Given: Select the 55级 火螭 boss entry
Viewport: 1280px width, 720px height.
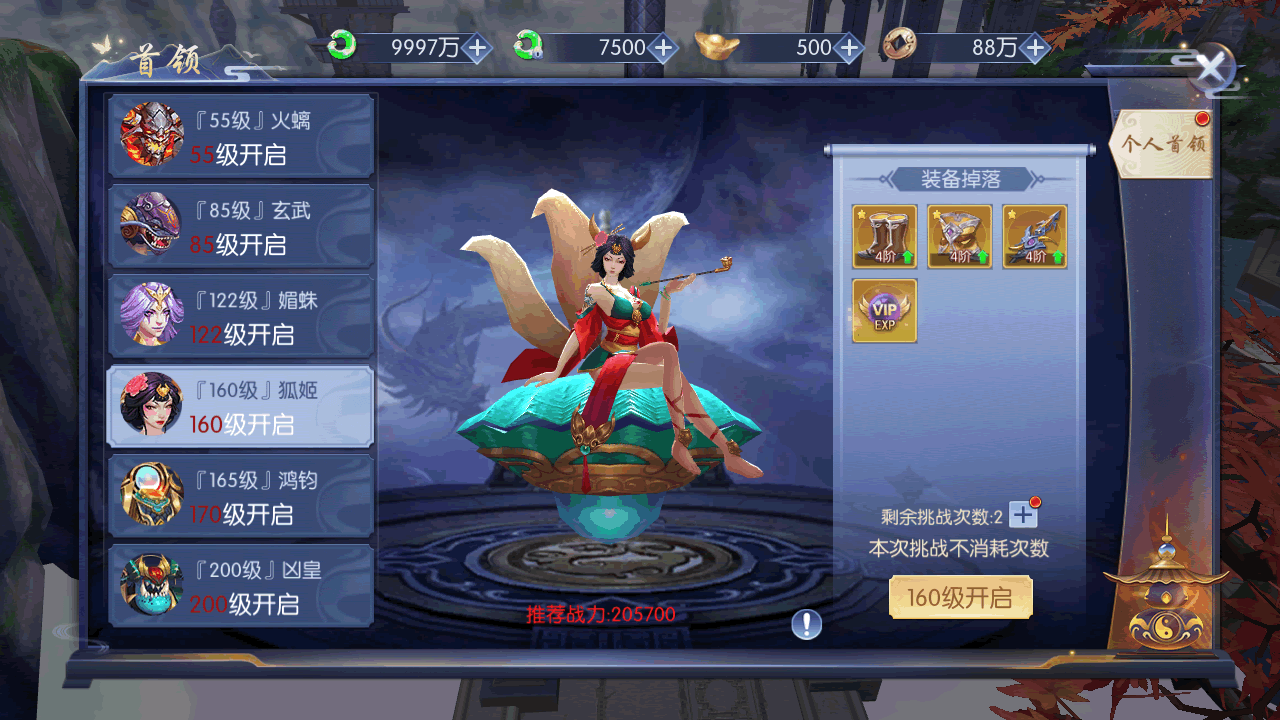Looking at the screenshot, I should tap(241, 136).
